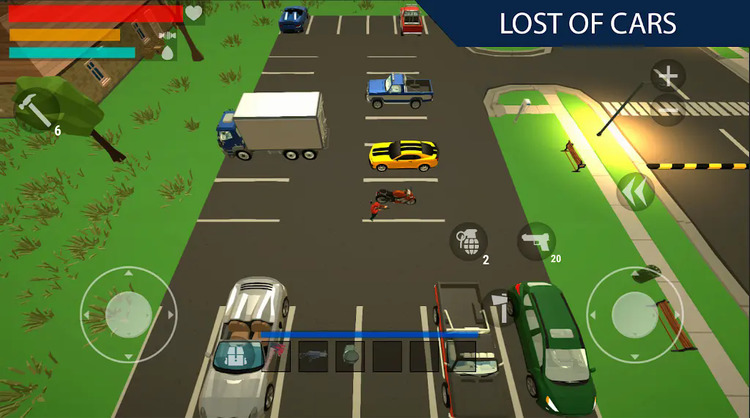The image size is (750, 418).
Task: Open the backpack inventory
Action: click(236, 356)
